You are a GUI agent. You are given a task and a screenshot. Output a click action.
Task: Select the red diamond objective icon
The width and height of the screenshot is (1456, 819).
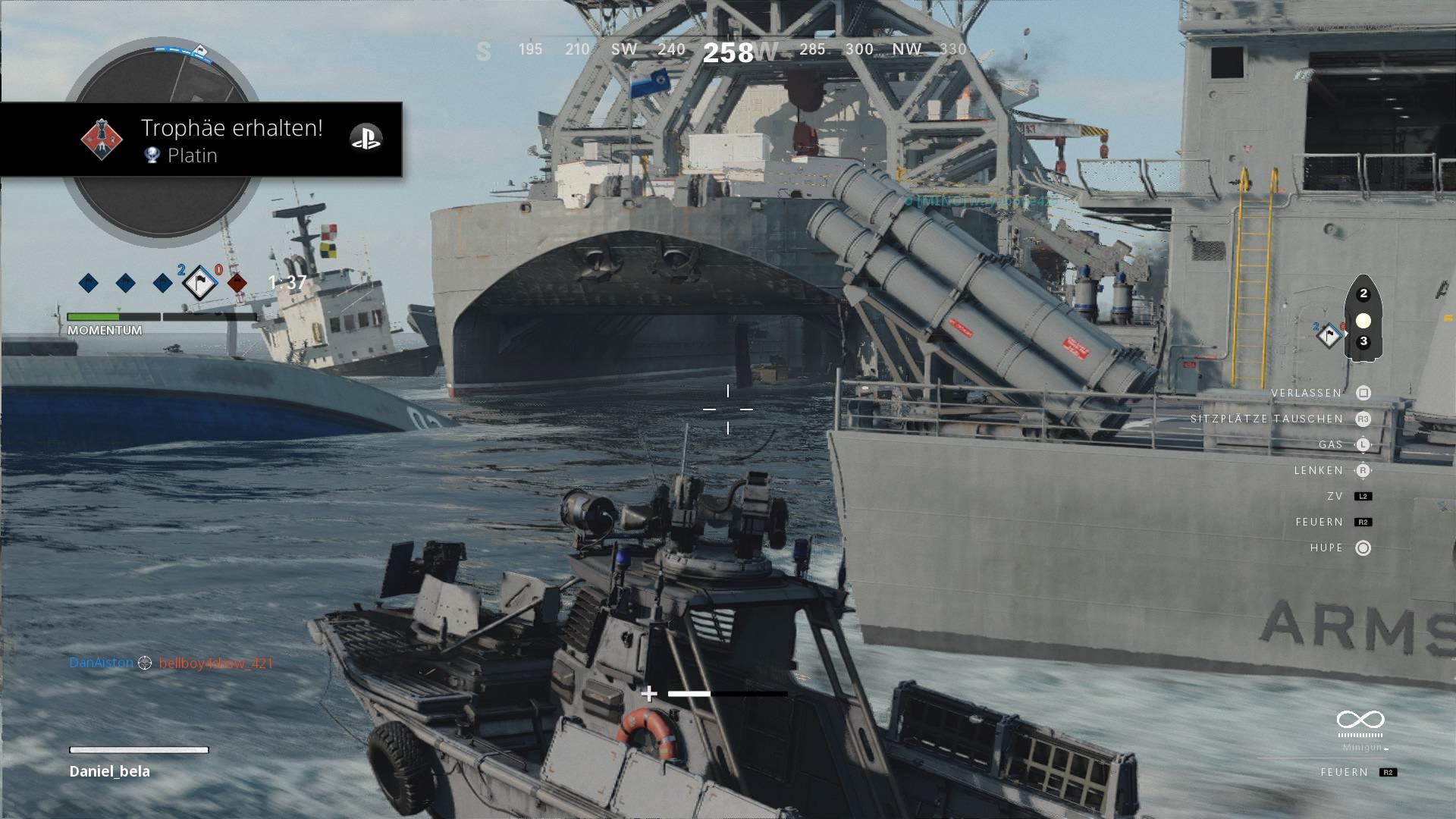tap(237, 284)
